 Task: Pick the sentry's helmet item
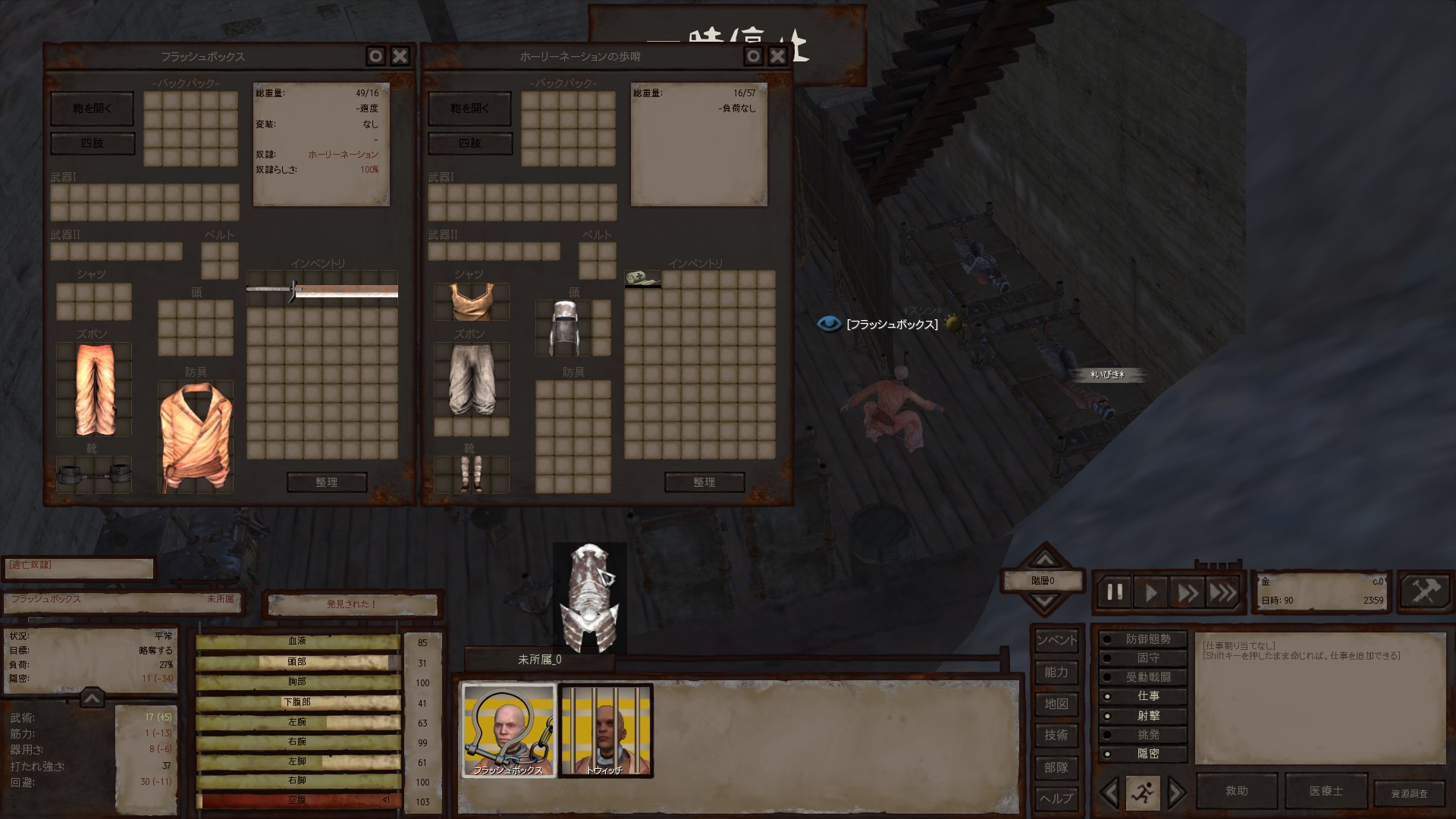click(x=563, y=328)
